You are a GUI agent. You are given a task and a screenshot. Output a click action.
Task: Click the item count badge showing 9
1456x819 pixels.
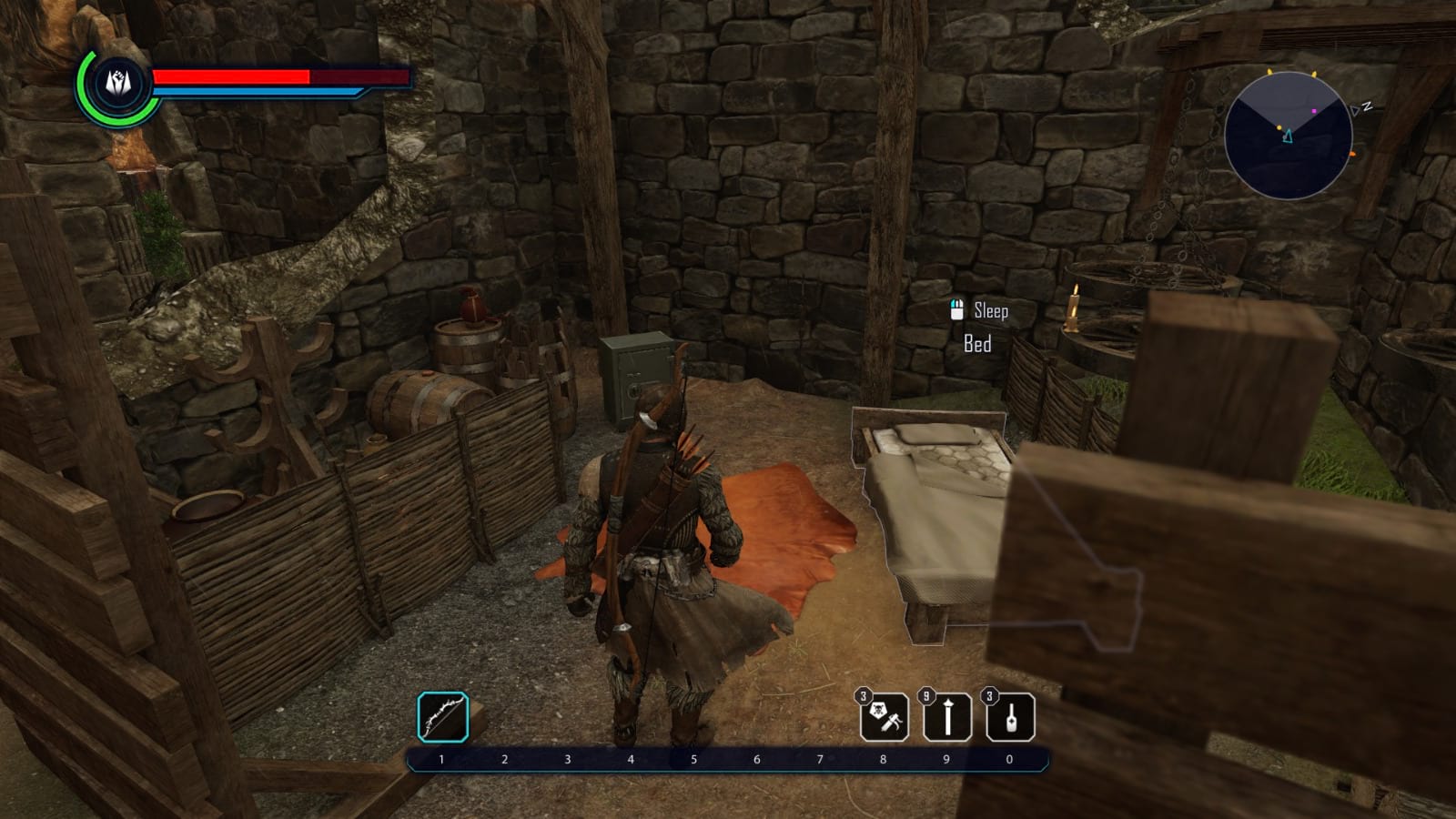(927, 695)
